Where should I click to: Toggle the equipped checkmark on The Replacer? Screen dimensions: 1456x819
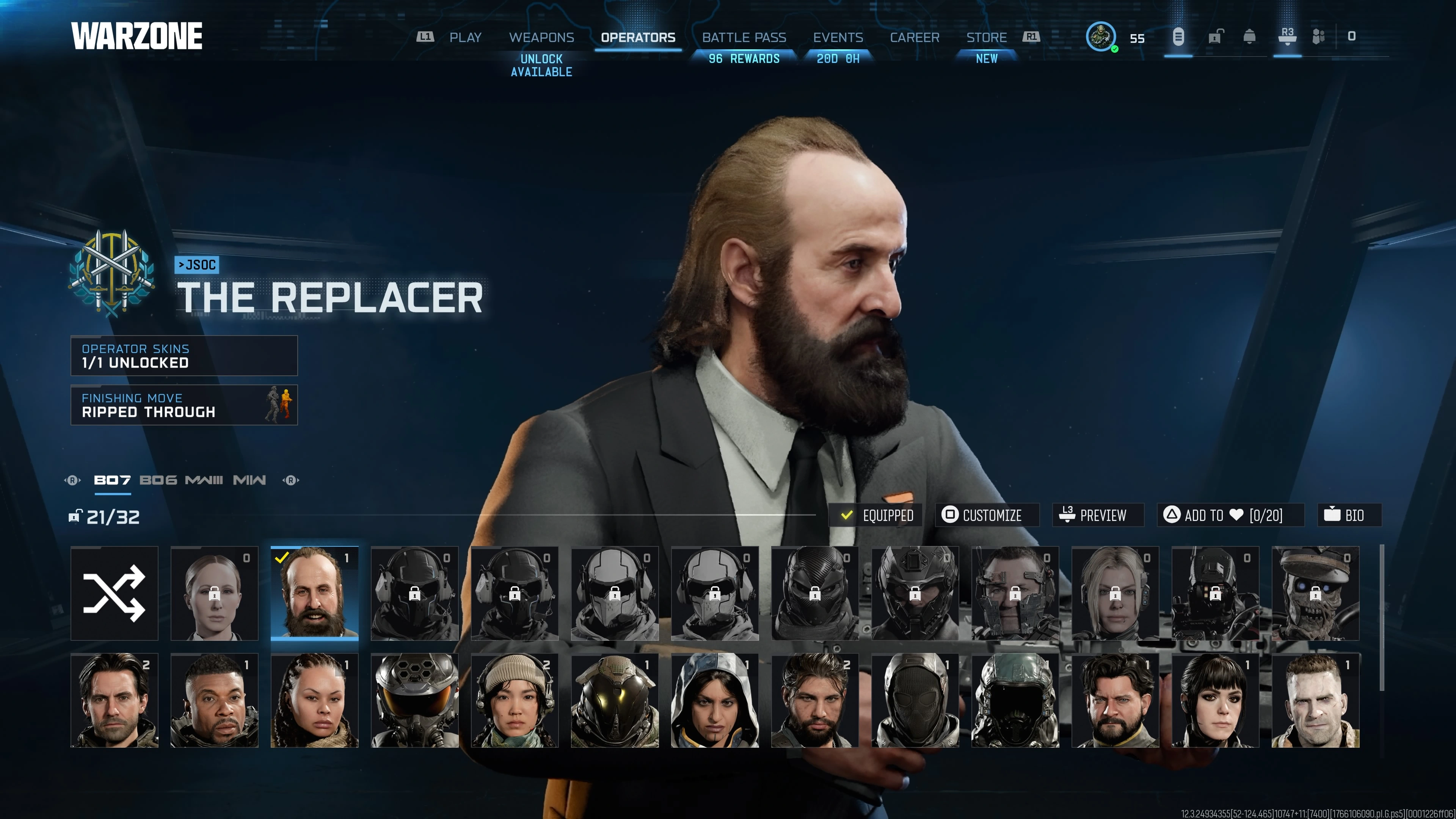tap(847, 515)
